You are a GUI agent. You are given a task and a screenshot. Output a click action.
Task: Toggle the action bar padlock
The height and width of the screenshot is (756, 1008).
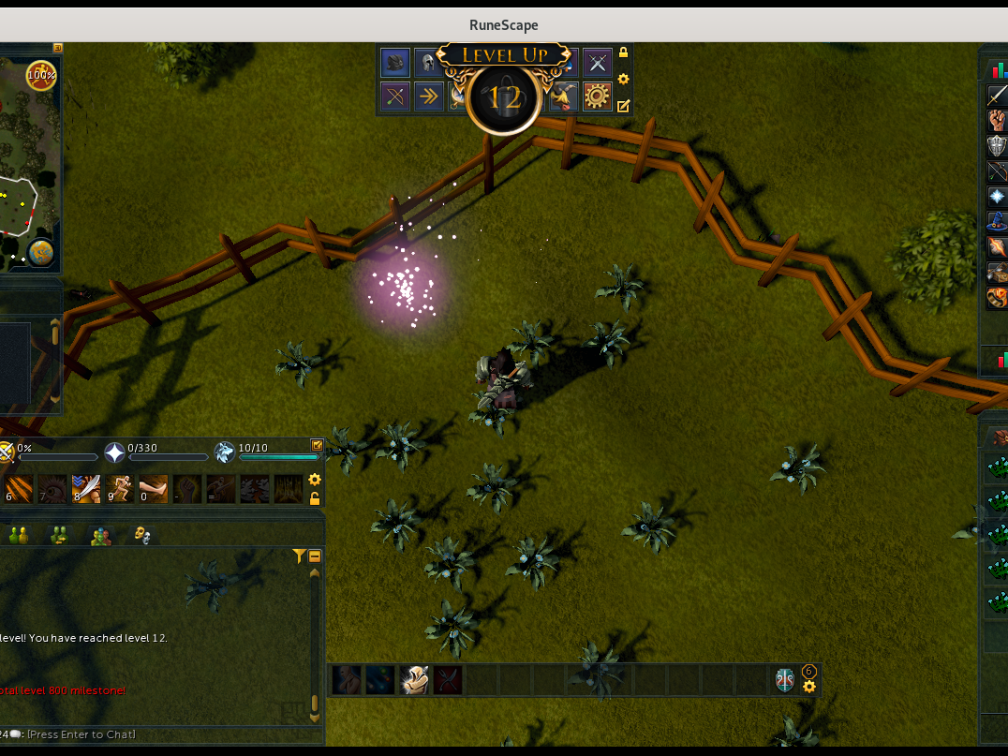pos(315,498)
